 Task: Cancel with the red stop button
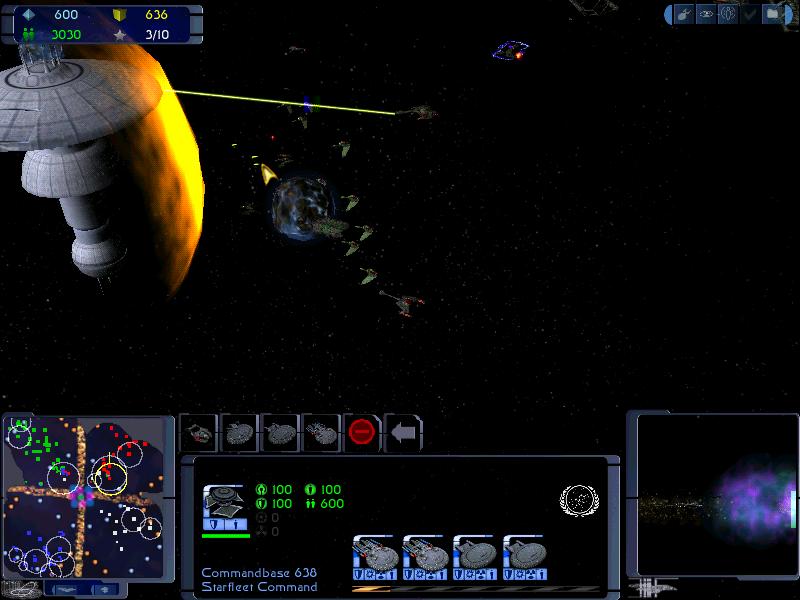point(362,433)
